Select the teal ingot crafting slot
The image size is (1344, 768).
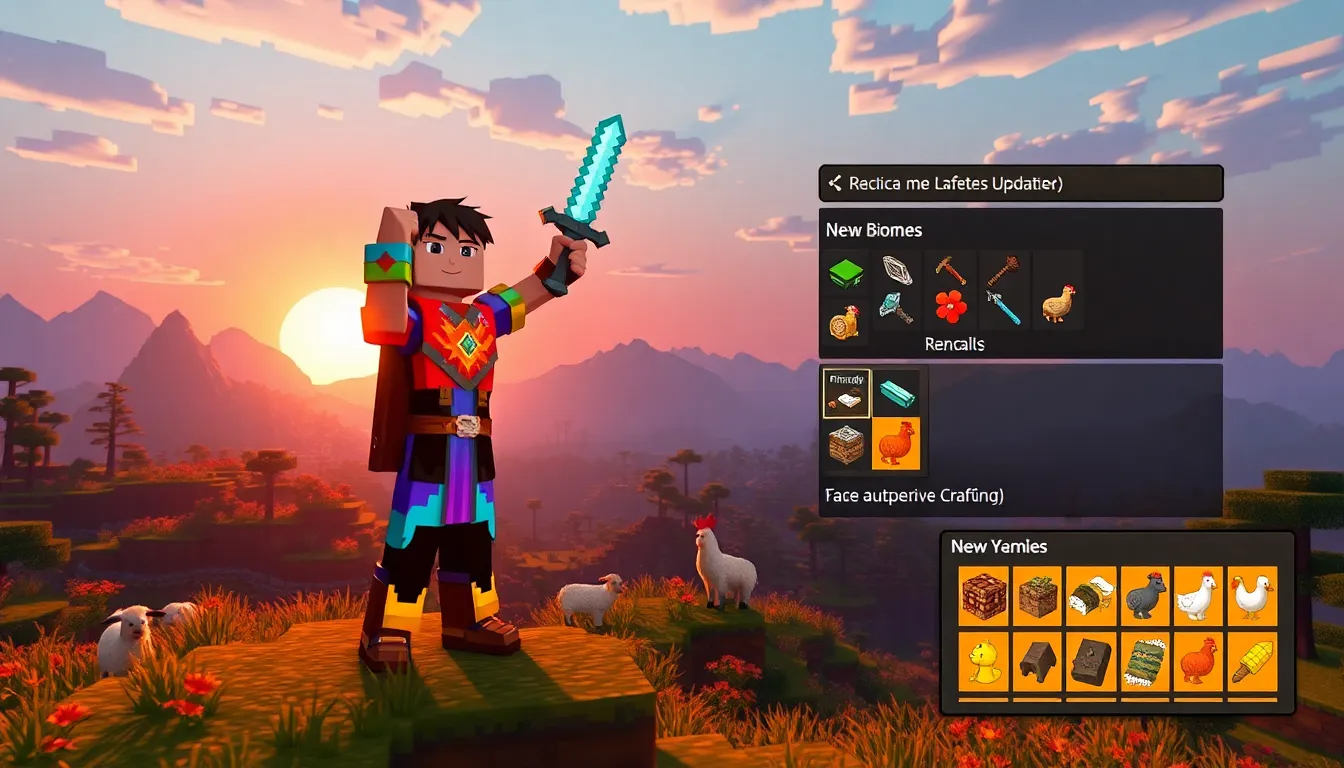pyautogui.click(x=896, y=392)
